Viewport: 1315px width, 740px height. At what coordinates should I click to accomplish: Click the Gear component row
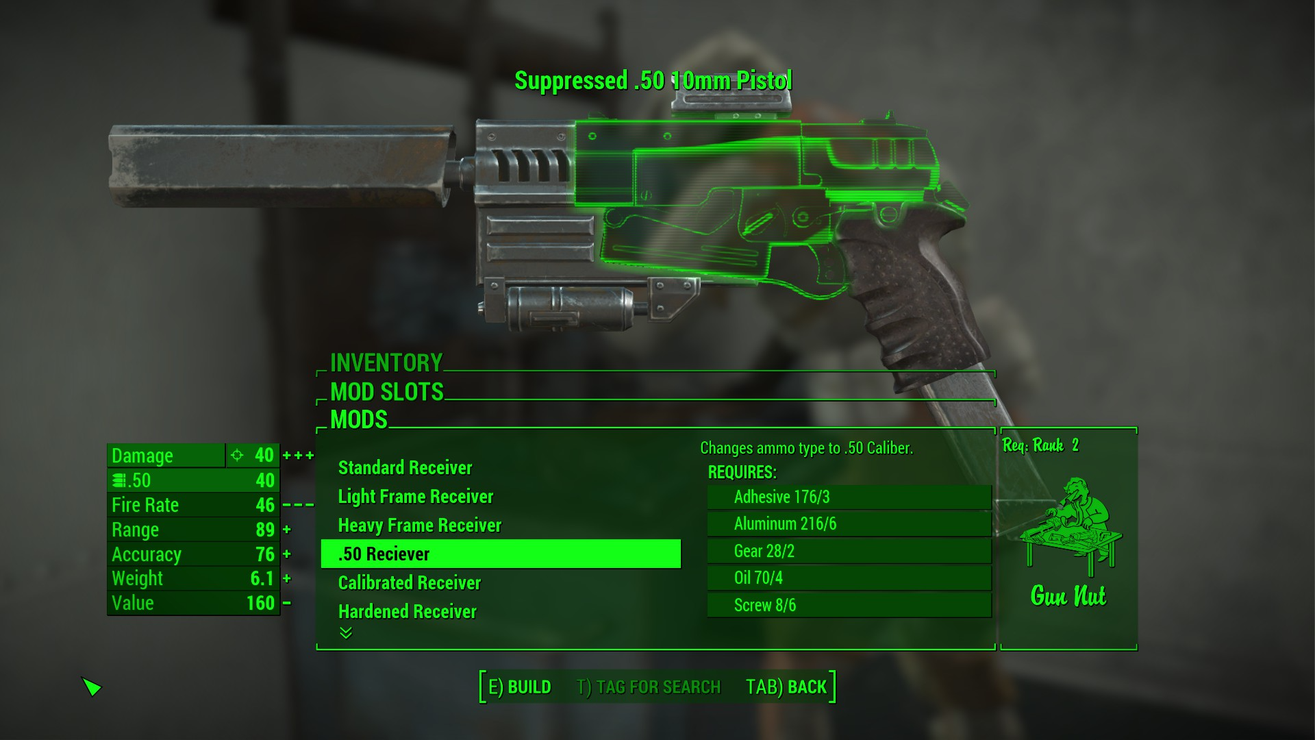[849, 551]
